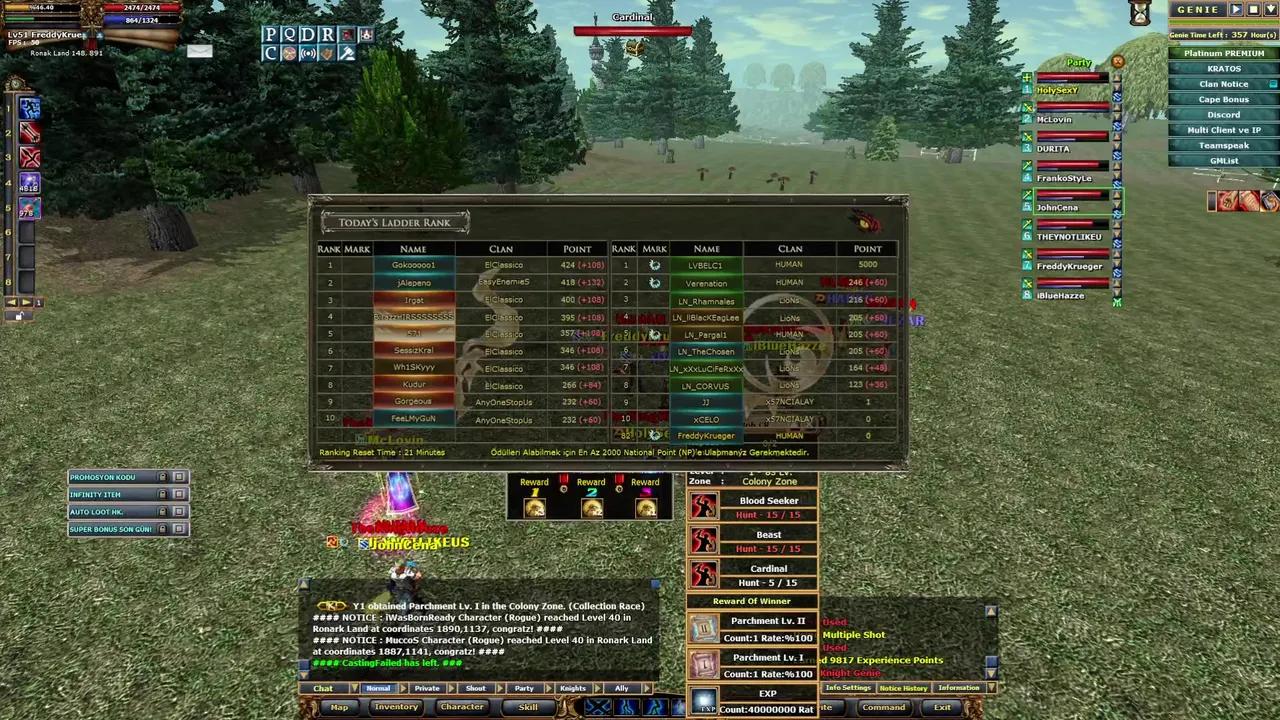The image size is (1280, 720).
Task: Click Cardinal's health bar at the top
Action: coord(633,31)
